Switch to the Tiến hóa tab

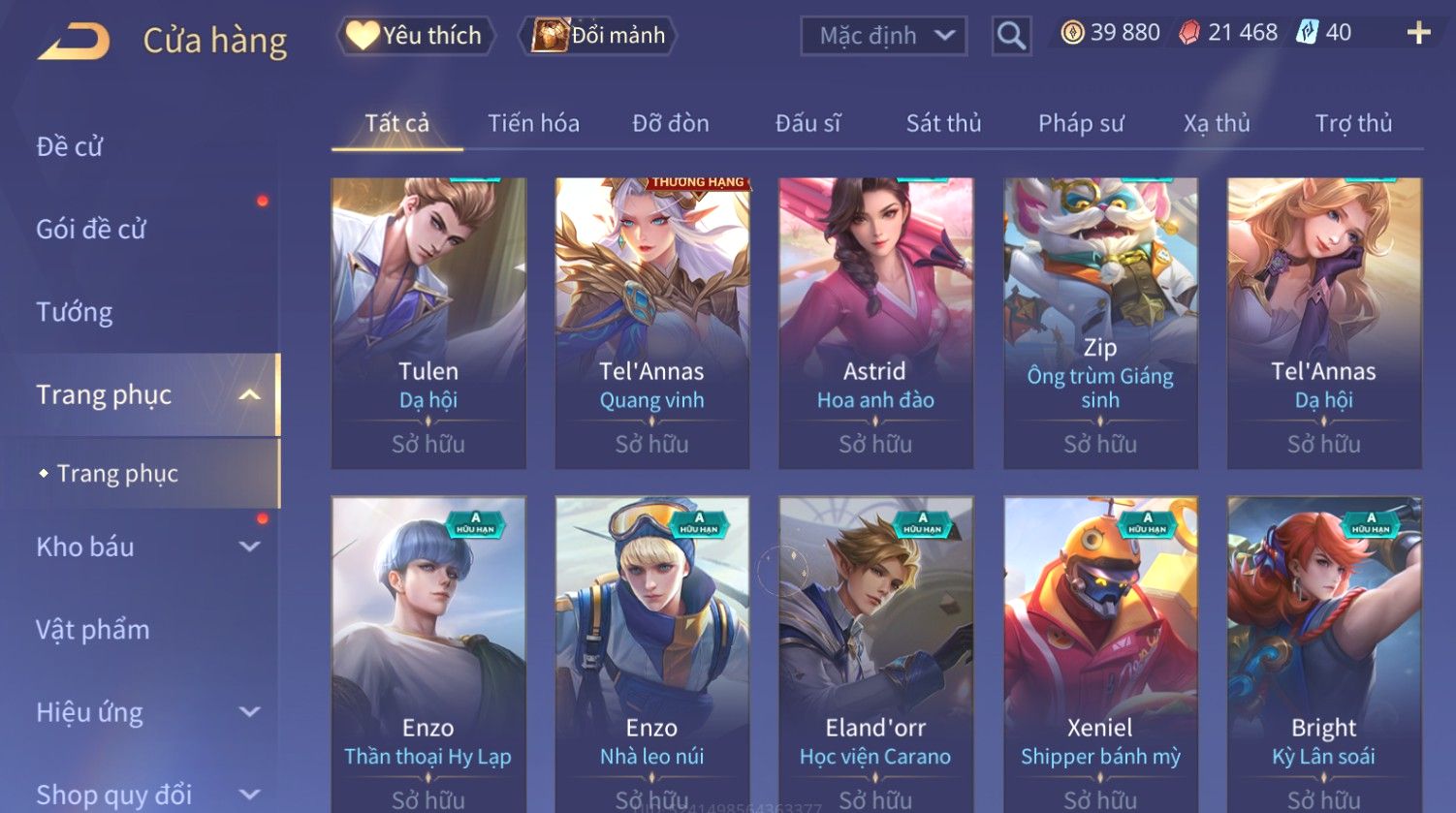pyautogui.click(x=533, y=123)
